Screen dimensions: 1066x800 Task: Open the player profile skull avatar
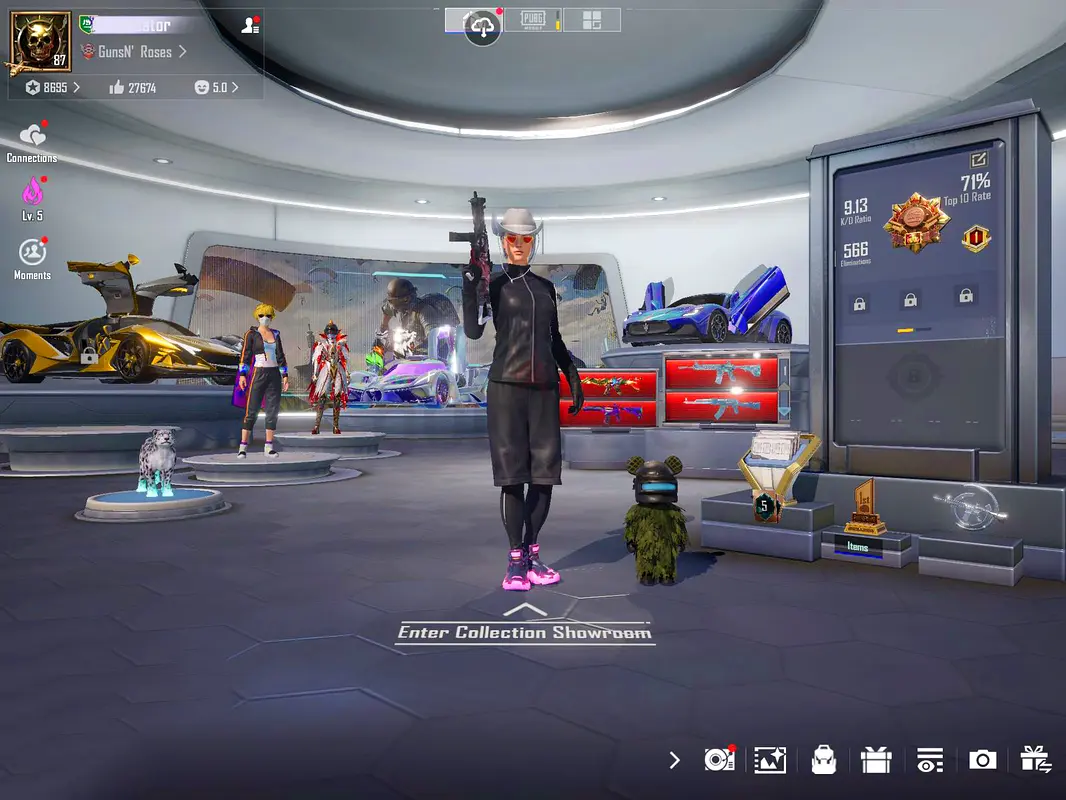[41, 42]
